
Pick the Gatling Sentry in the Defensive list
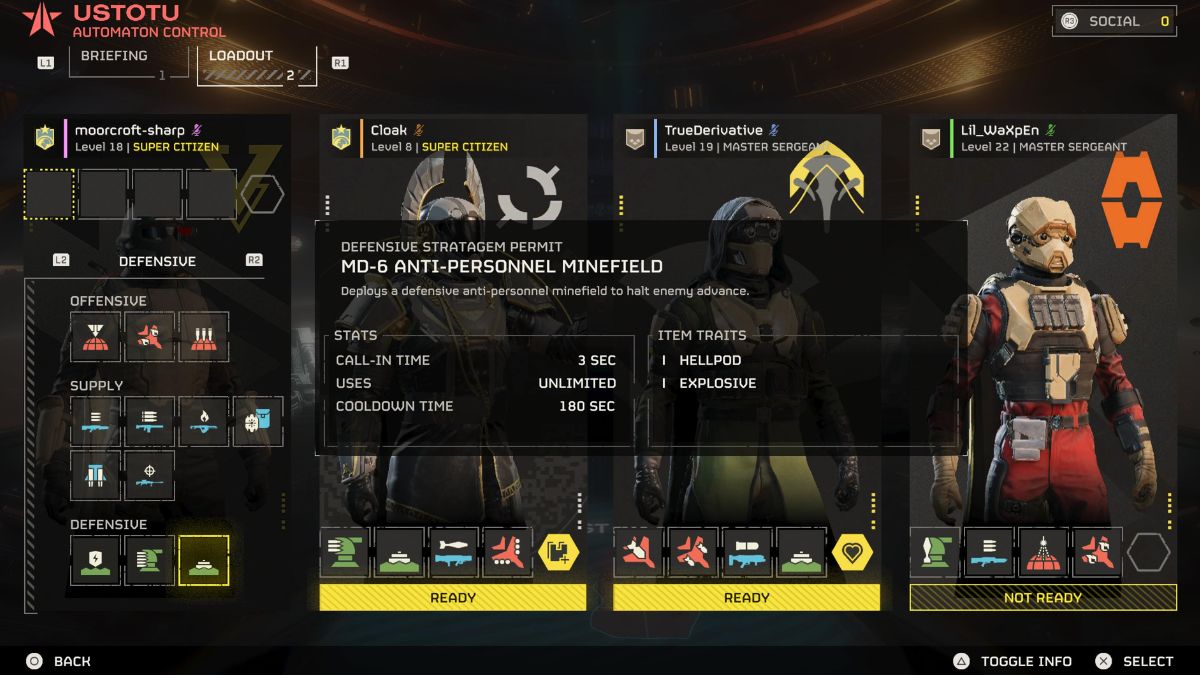pos(149,559)
